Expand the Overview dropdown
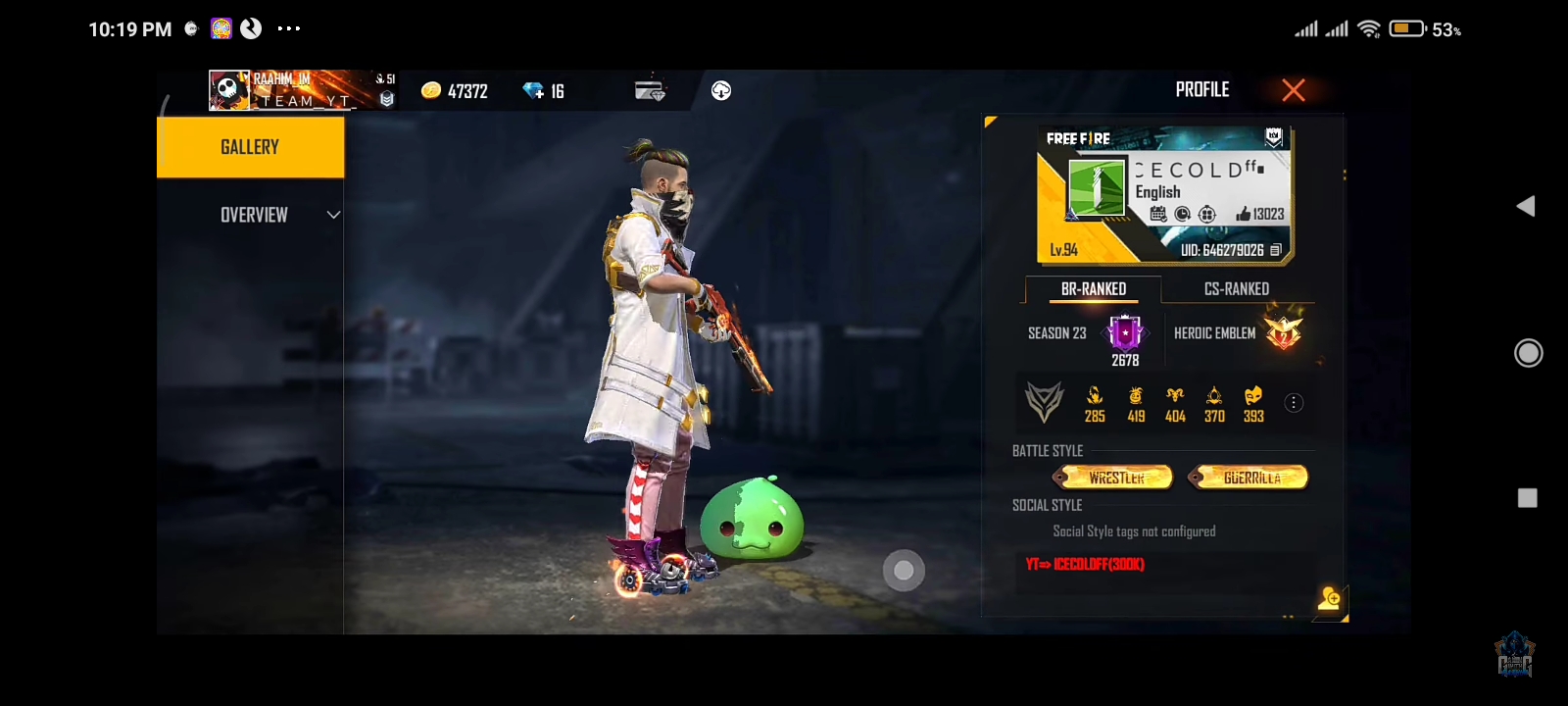The height and width of the screenshot is (706, 1568). pyautogui.click(x=333, y=215)
